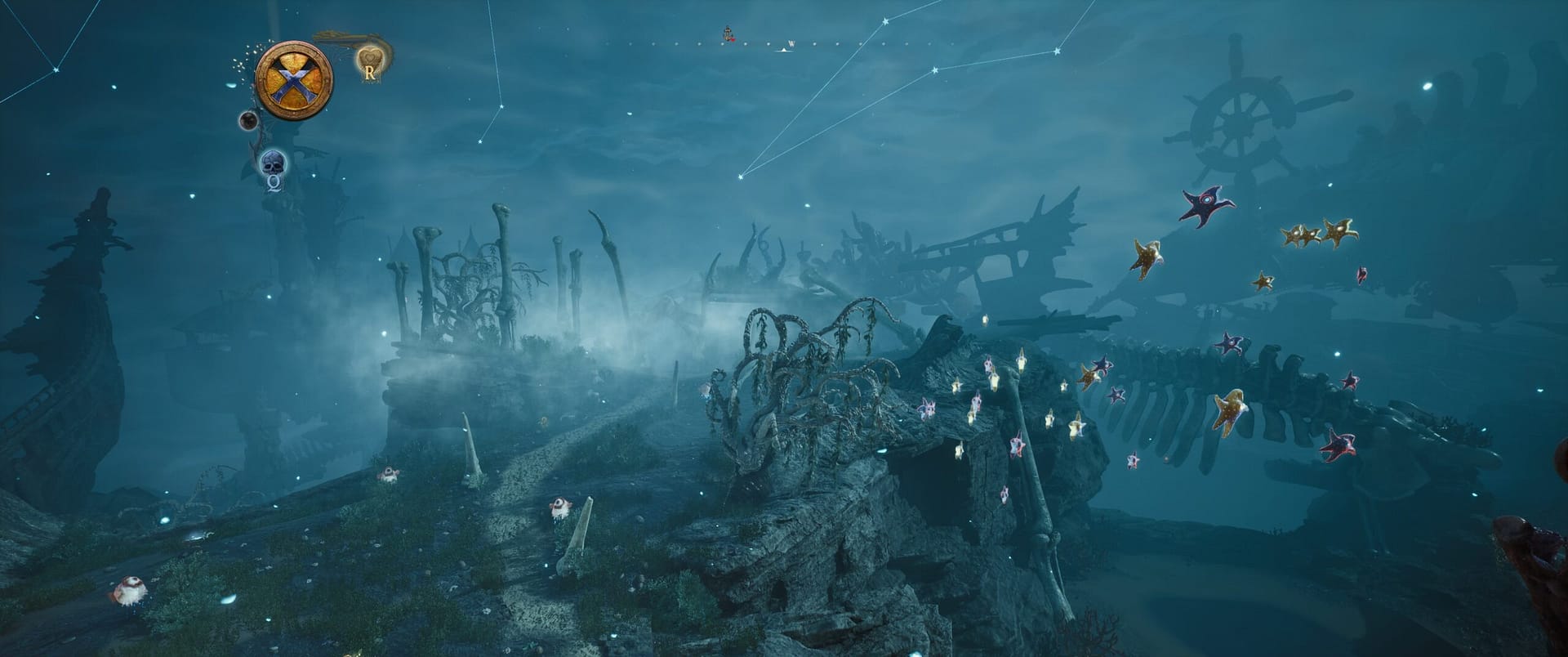1568x657 pixels.
Task: Click the white heading arrow under the compass
Action: point(784,51)
